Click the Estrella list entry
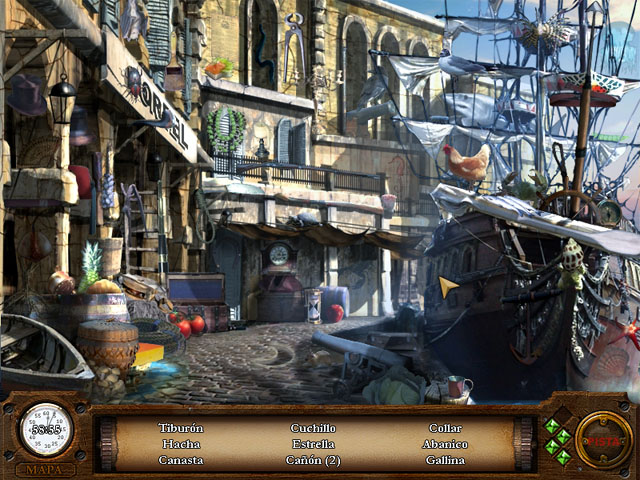 point(313,444)
